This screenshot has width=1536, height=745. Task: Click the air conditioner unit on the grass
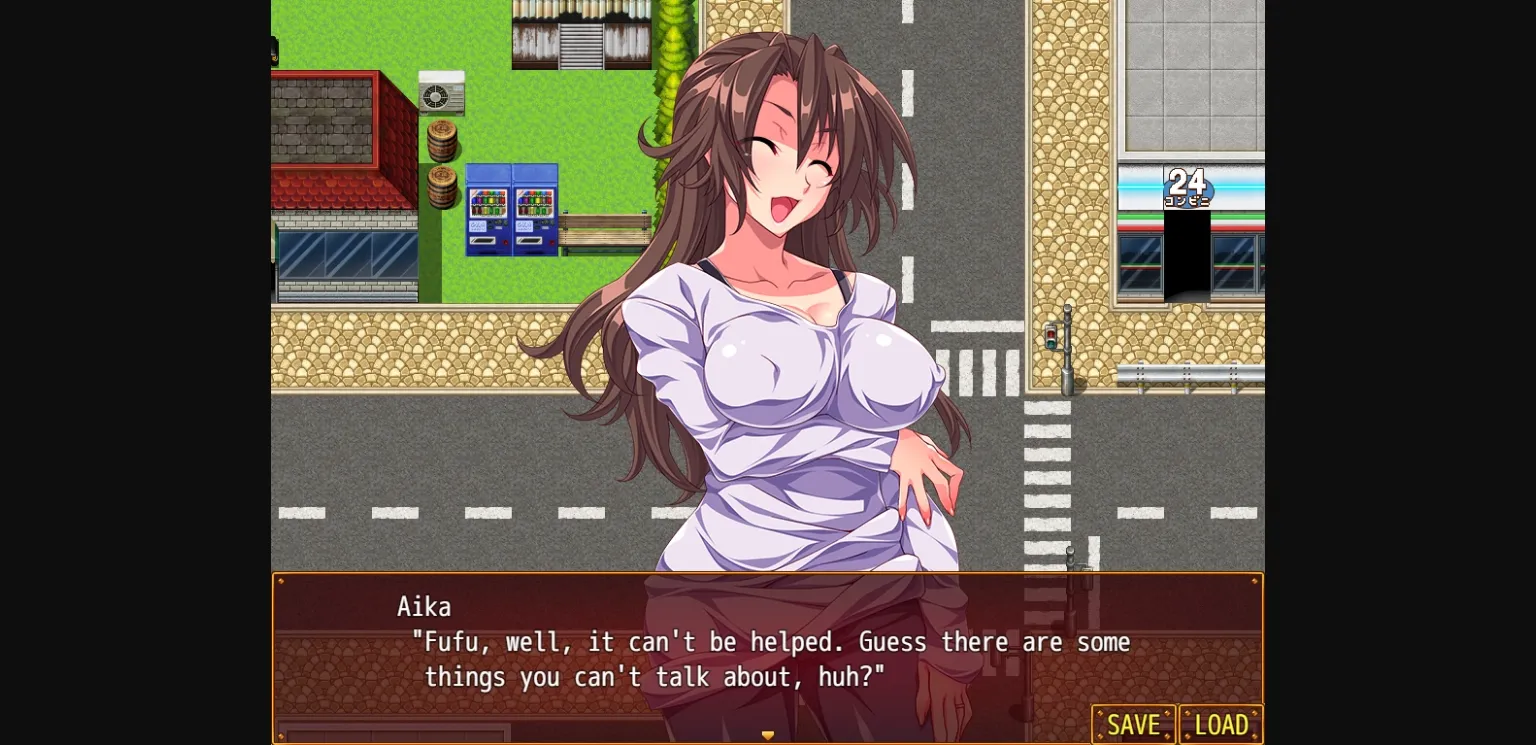[x=441, y=93]
